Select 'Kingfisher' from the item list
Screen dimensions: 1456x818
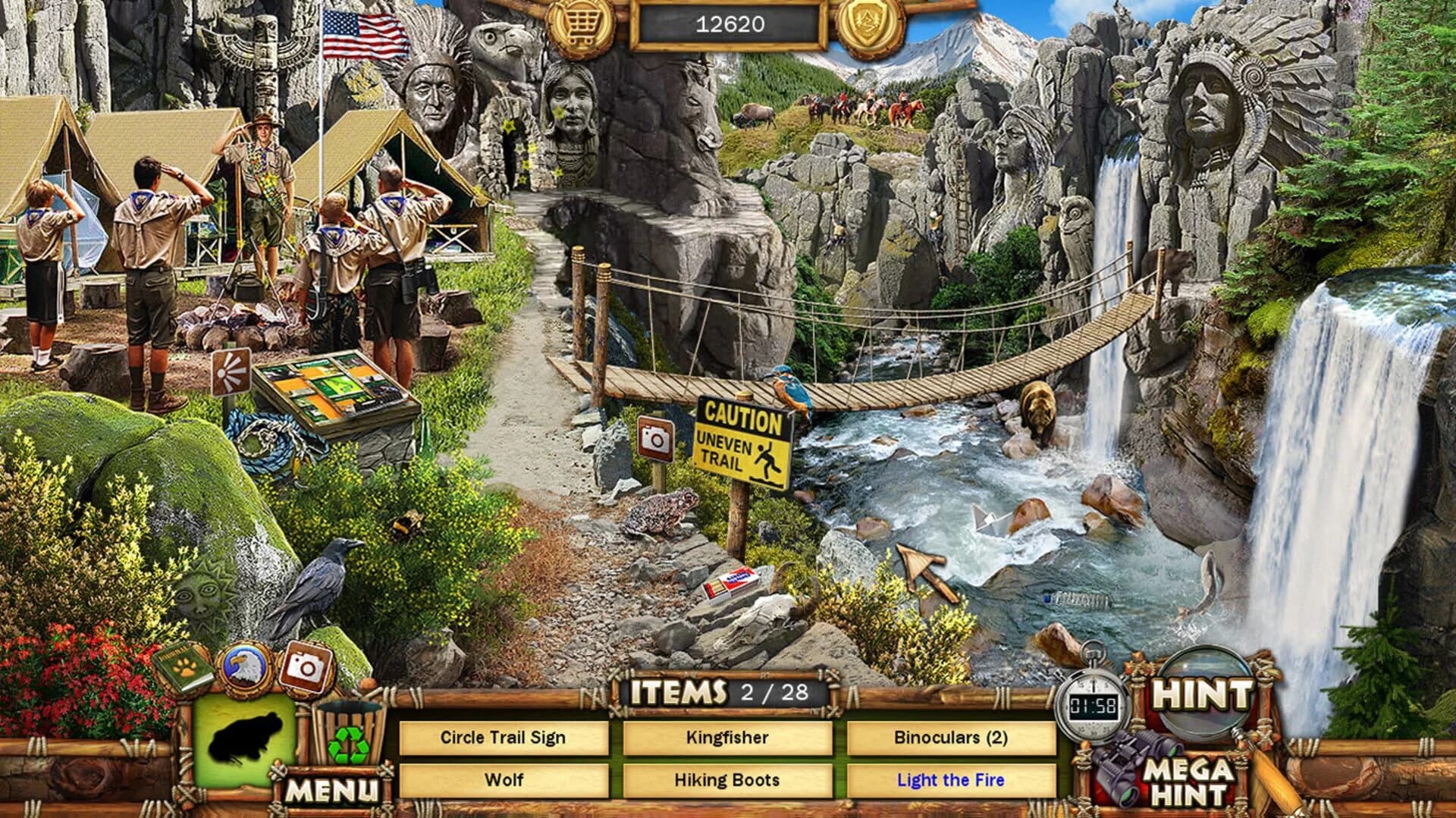point(727,736)
